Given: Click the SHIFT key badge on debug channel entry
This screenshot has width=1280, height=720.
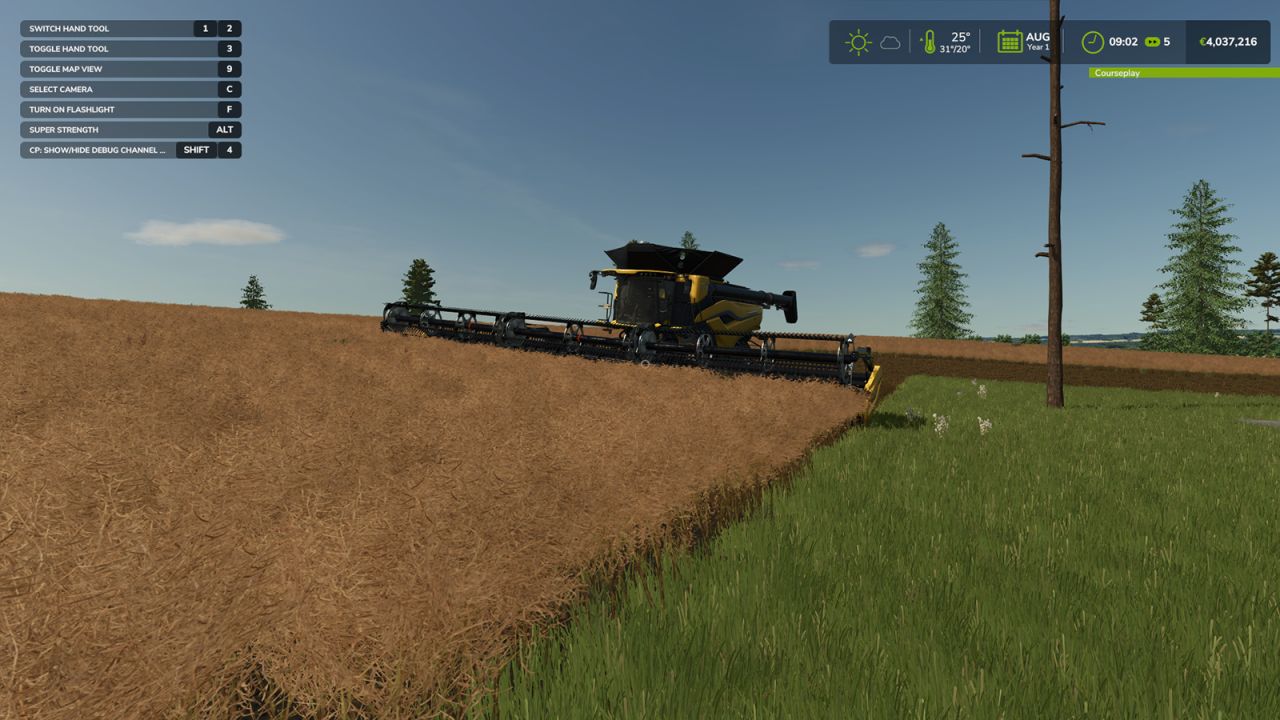Looking at the screenshot, I should click(196, 149).
